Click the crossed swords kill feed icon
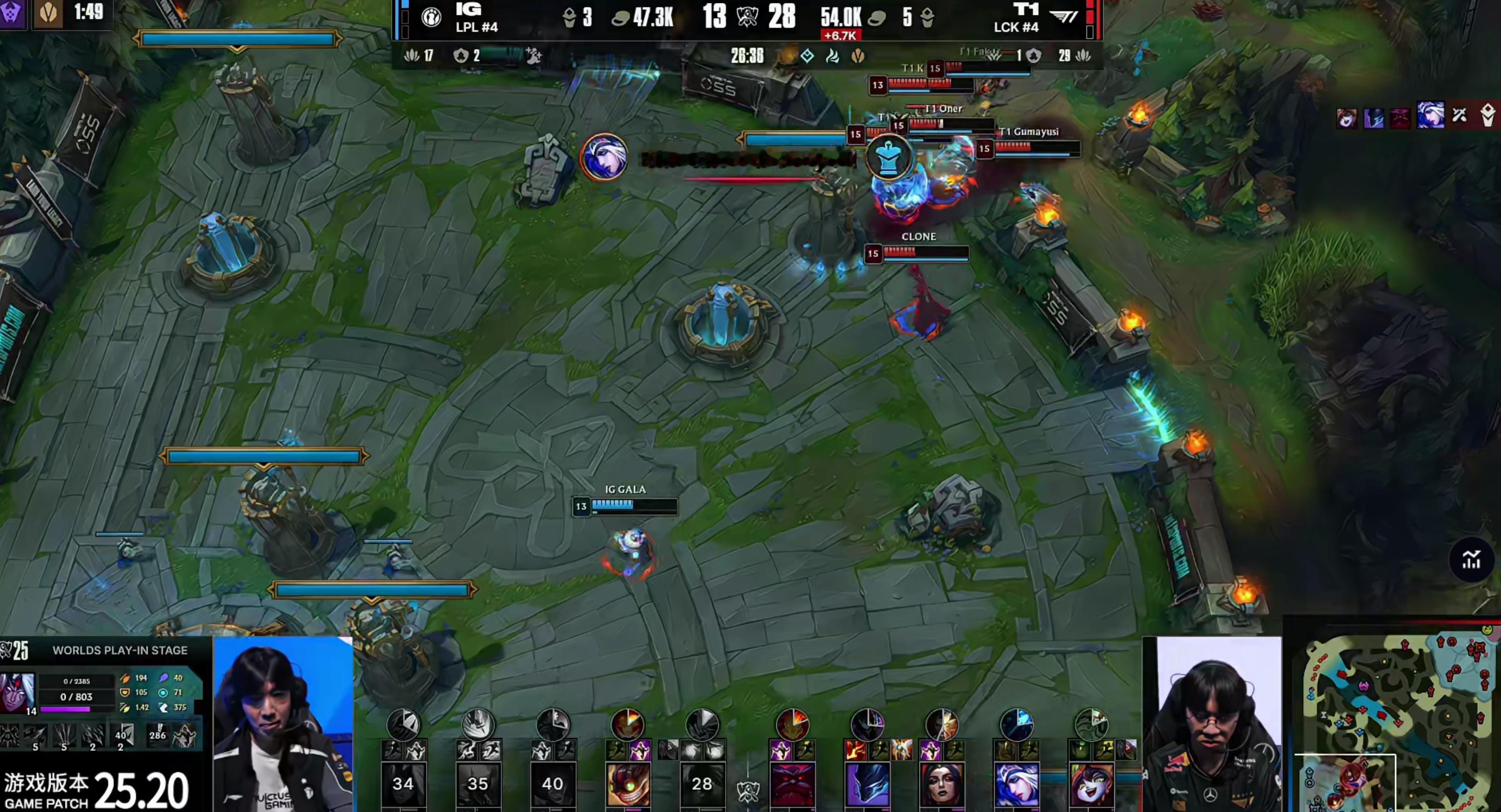The width and height of the screenshot is (1501, 812). tap(1459, 115)
